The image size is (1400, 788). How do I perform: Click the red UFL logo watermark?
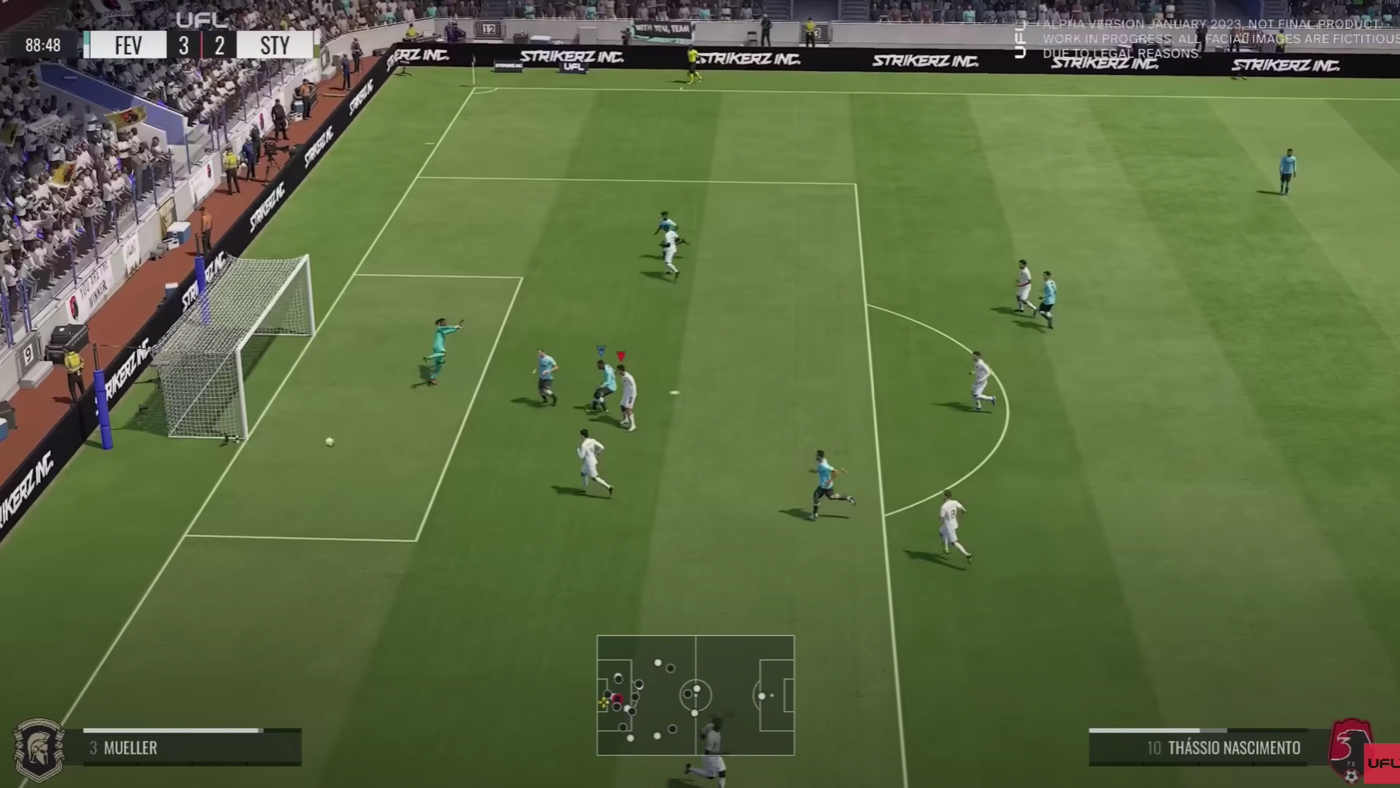[1382, 764]
